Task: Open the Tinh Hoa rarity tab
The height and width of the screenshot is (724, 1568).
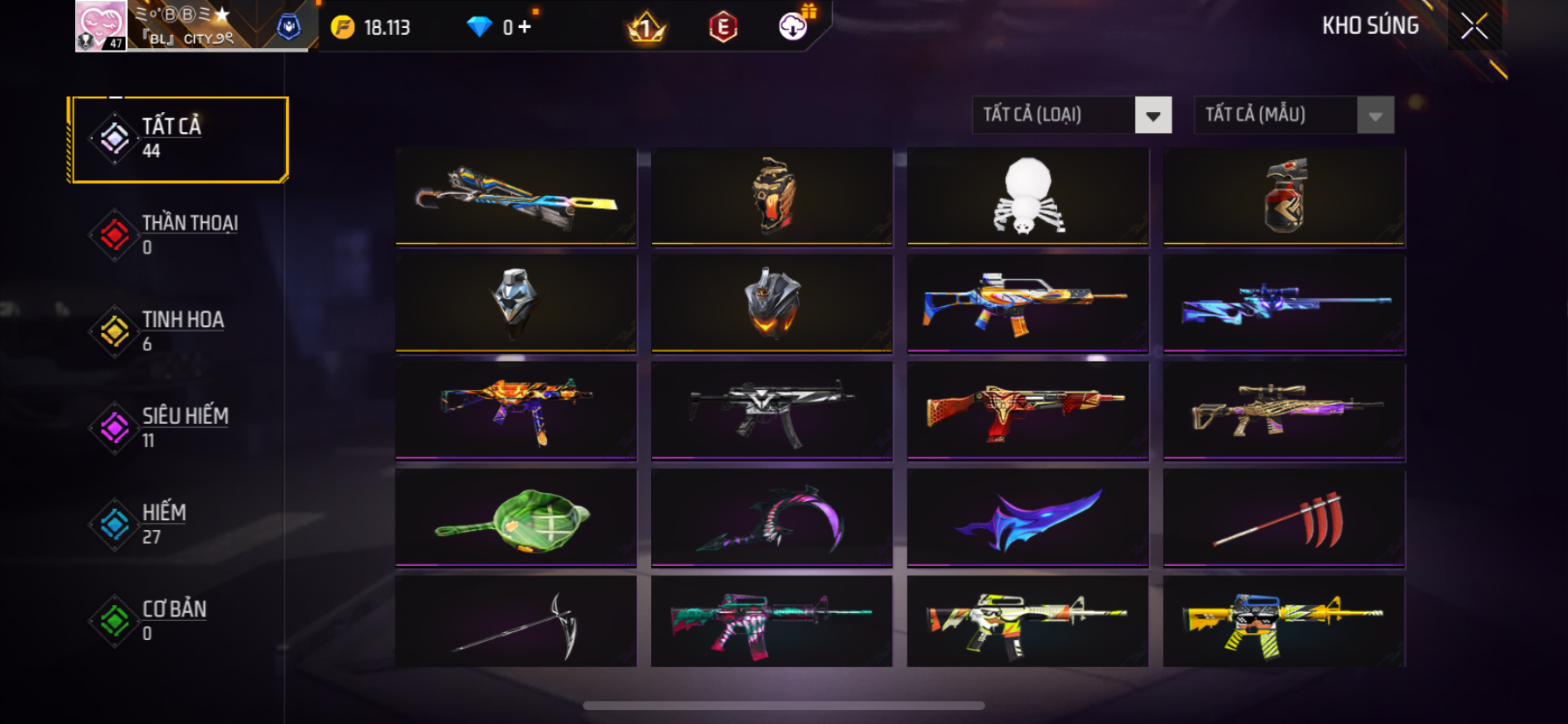Action: tap(179, 331)
